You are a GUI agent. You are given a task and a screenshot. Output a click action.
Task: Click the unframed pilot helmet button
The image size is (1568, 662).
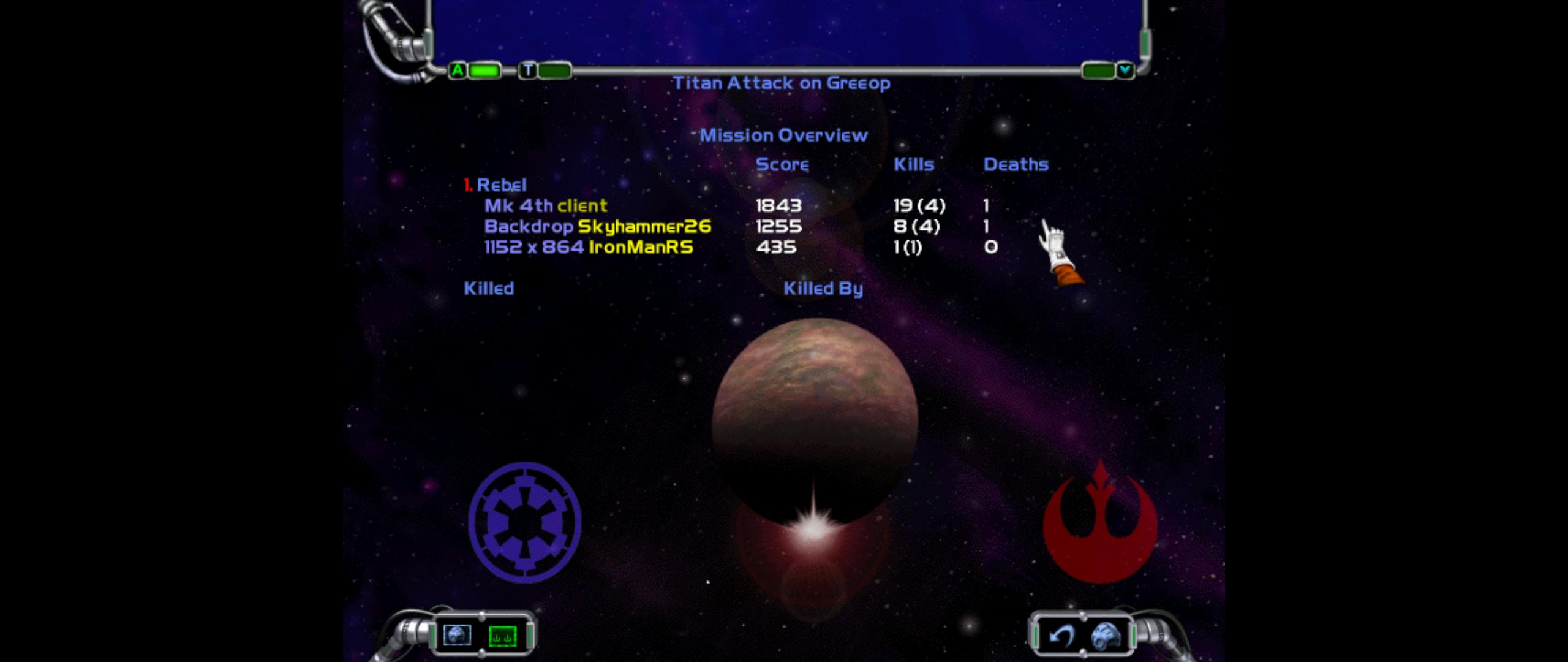[x=1106, y=636]
